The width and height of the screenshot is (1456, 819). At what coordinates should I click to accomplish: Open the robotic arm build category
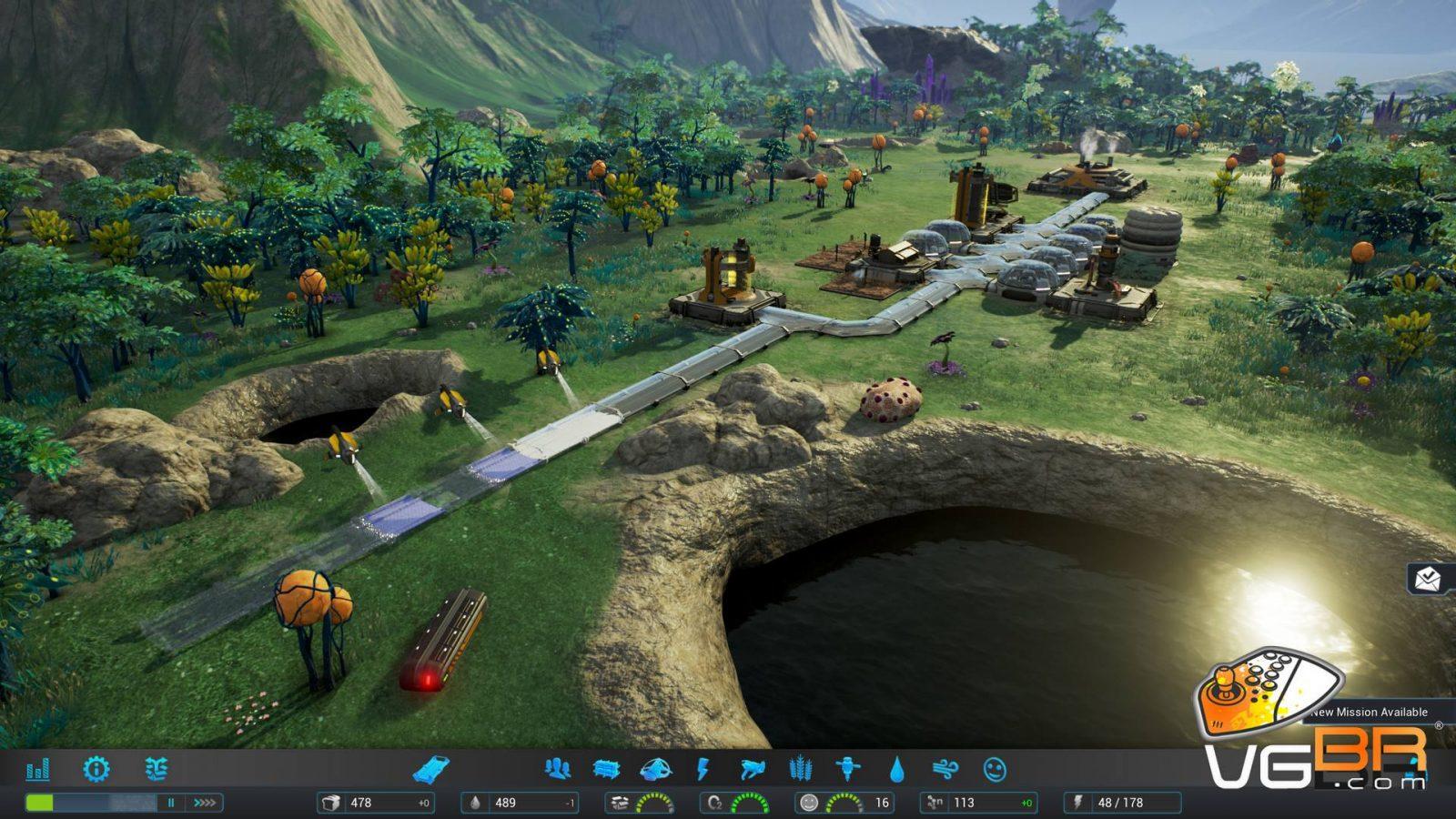[753, 770]
